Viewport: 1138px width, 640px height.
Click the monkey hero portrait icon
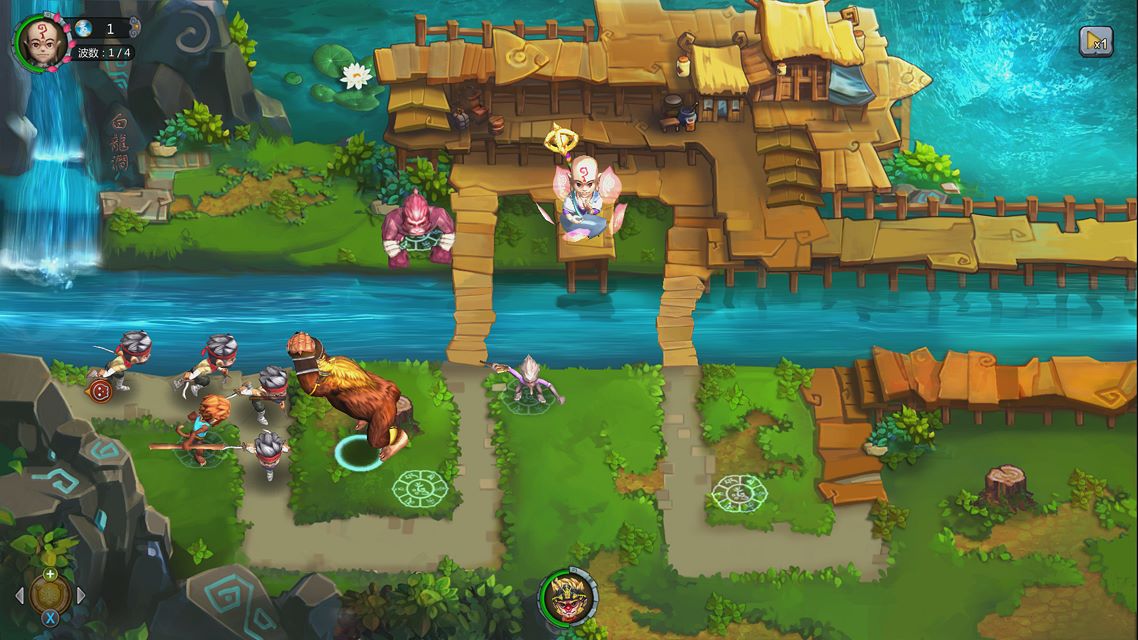click(x=568, y=598)
